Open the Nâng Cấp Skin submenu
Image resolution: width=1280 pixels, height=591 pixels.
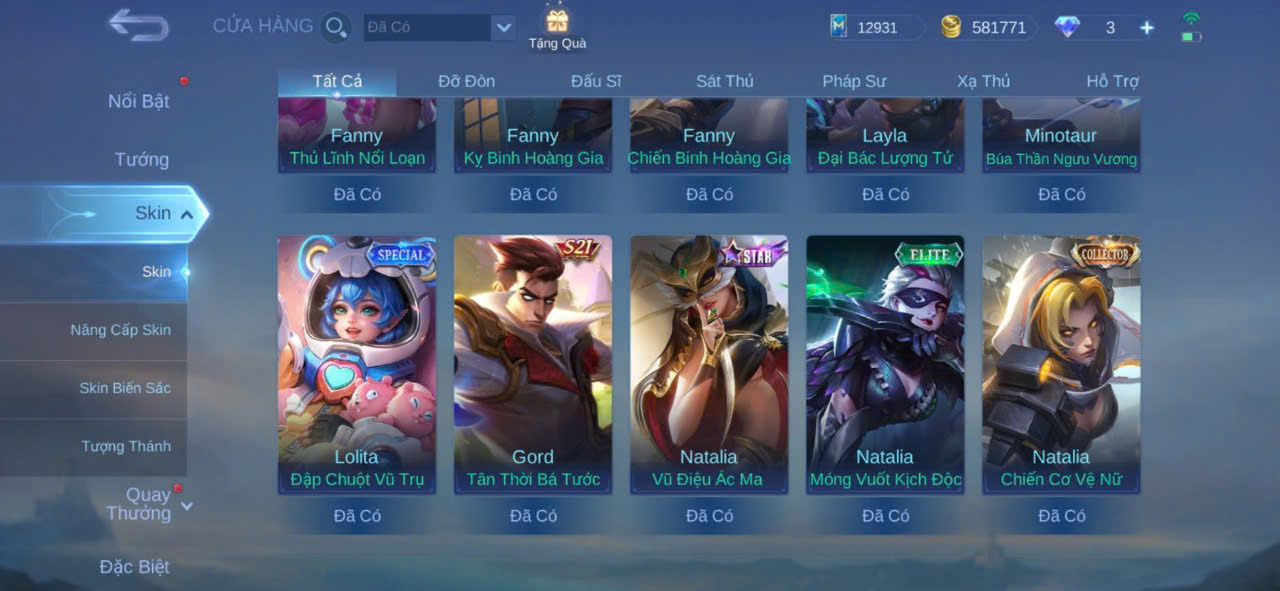pyautogui.click(x=120, y=330)
